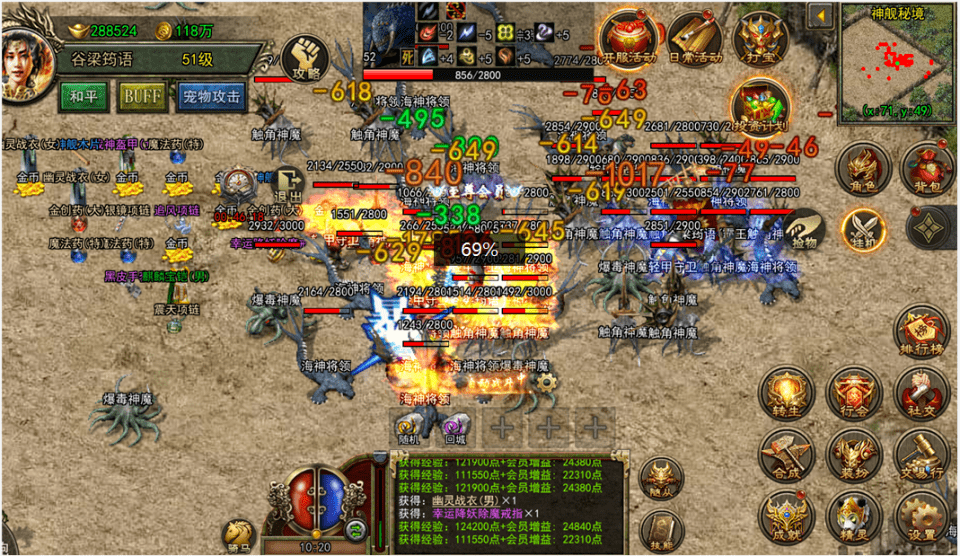
Task: Tap the 拾物 pick-up items button
Action: (x=802, y=231)
